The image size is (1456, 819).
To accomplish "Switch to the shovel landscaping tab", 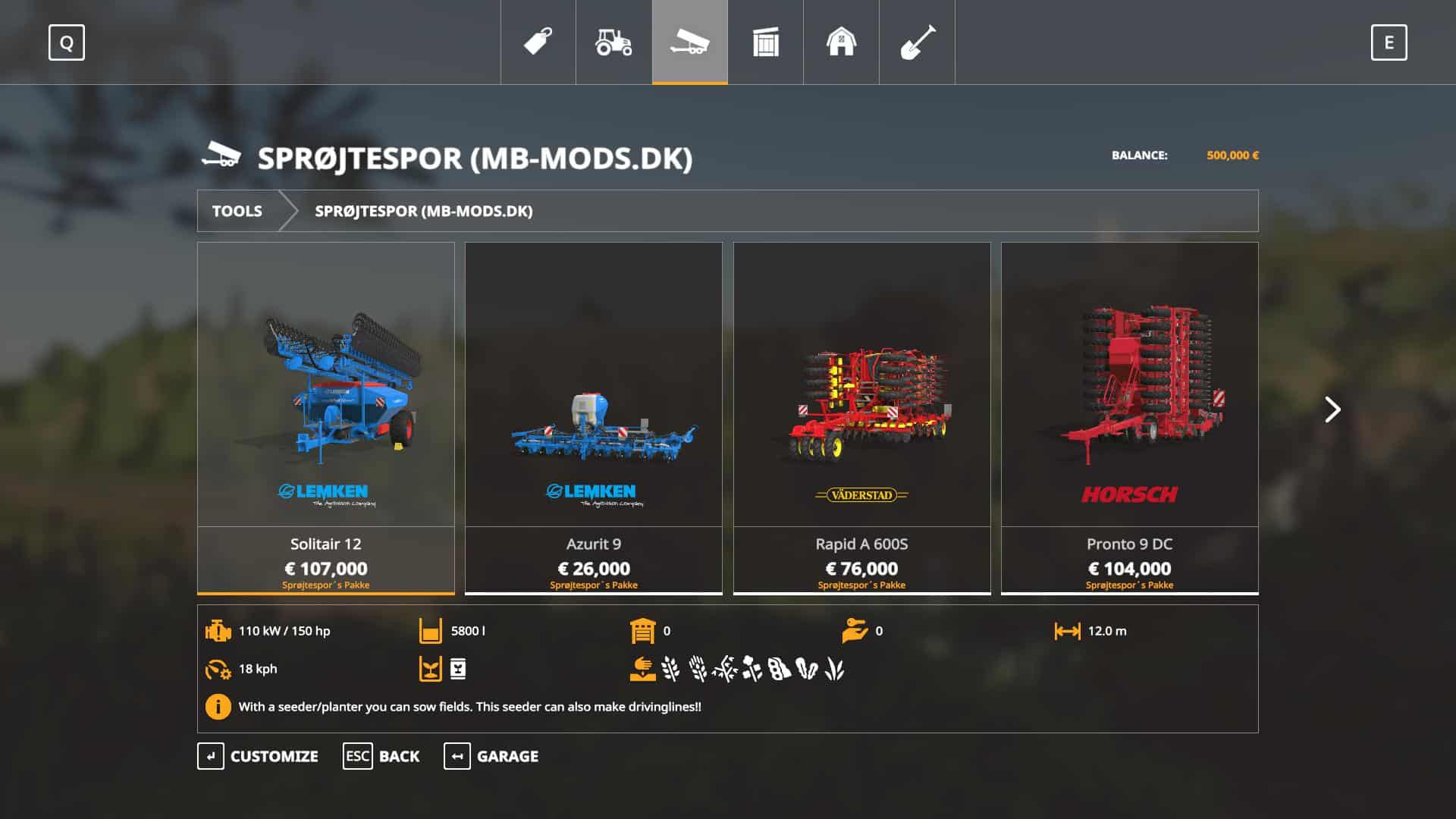I will [x=918, y=42].
